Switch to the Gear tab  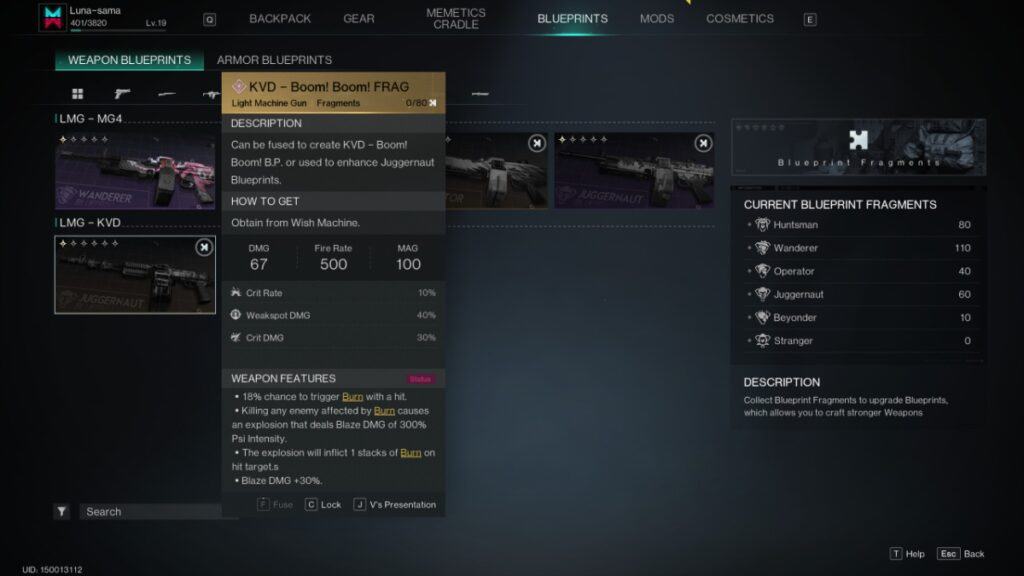point(359,19)
